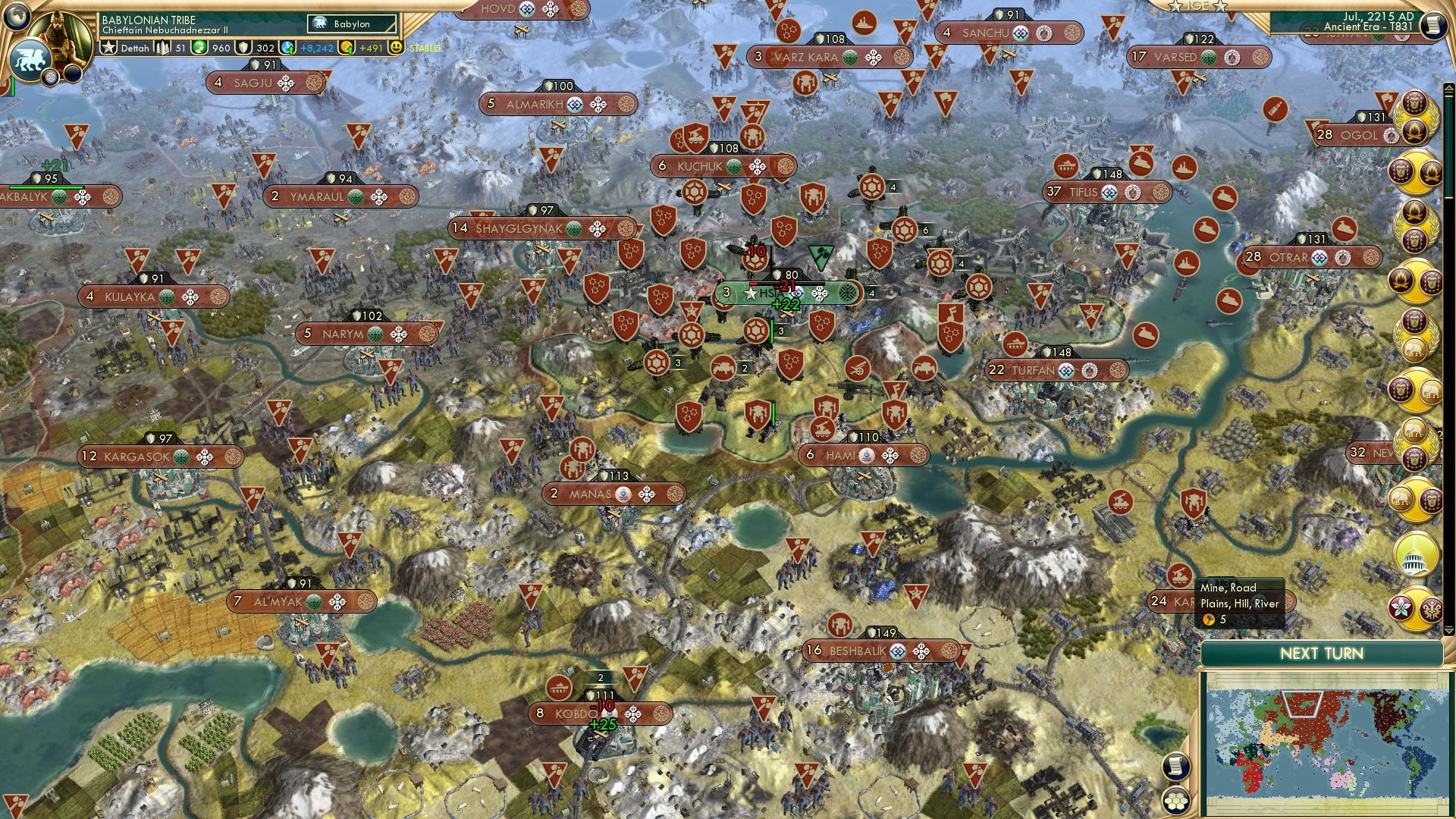This screenshot has height=819, width=1456.
Task: Click the up arrow on the notification list scrollbar
Action: point(1449,88)
